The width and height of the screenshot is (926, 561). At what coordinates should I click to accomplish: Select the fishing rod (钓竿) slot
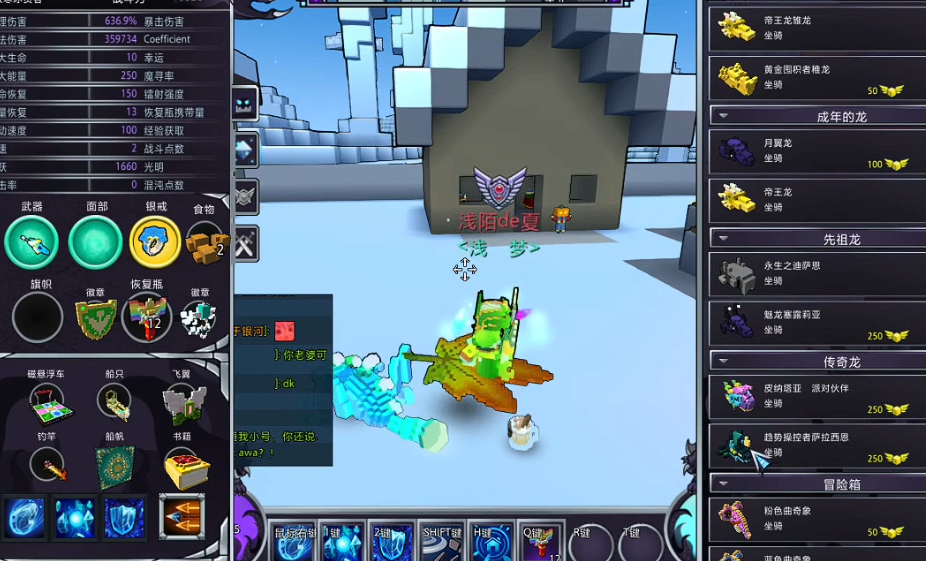[x=46, y=464]
